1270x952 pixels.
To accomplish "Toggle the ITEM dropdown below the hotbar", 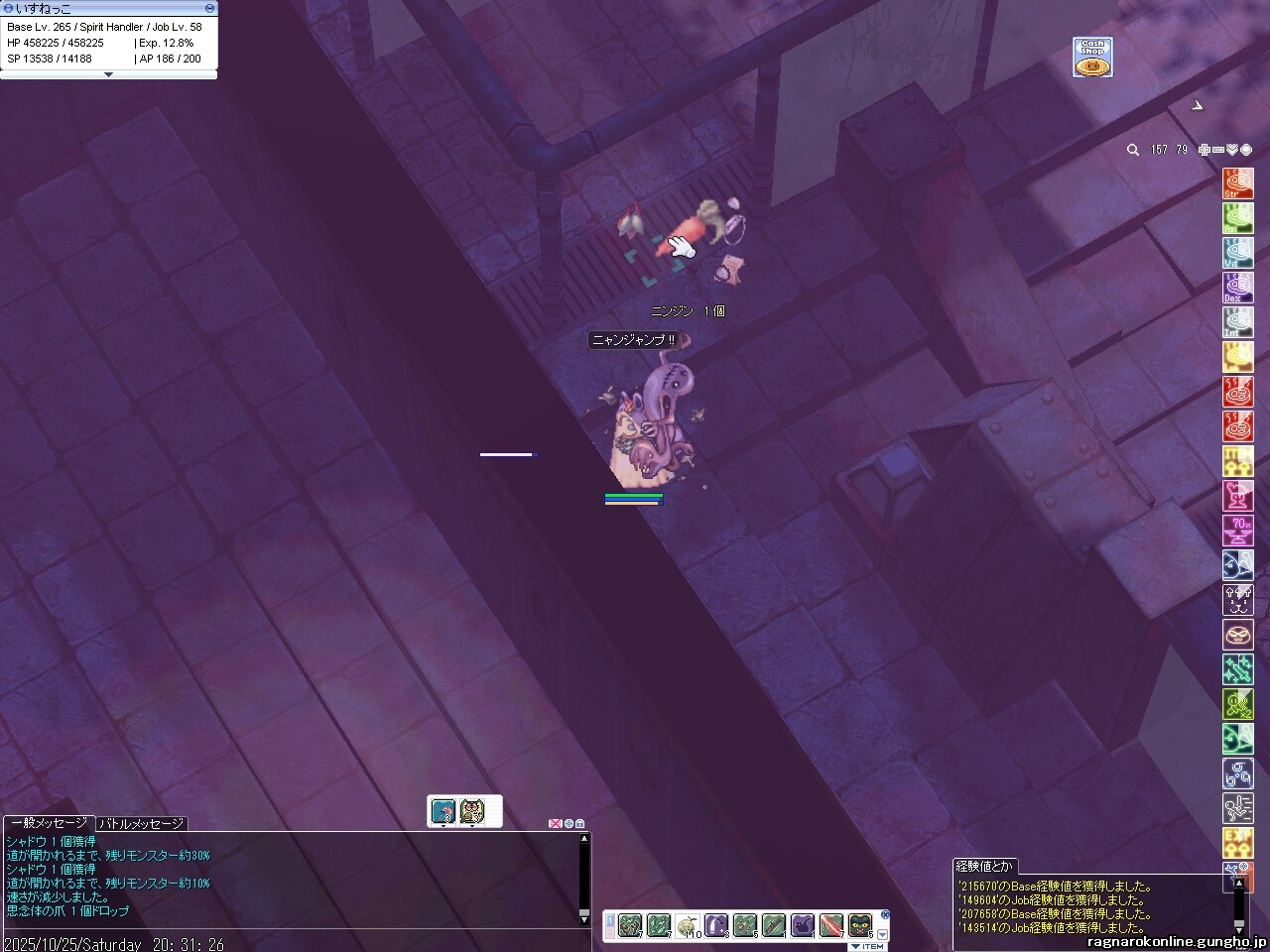I will [866, 946].
